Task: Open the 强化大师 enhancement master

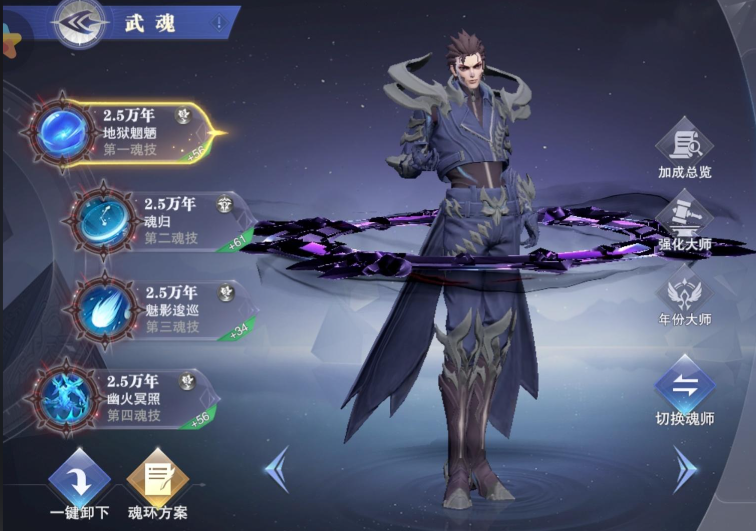Action: click(684, 220)
